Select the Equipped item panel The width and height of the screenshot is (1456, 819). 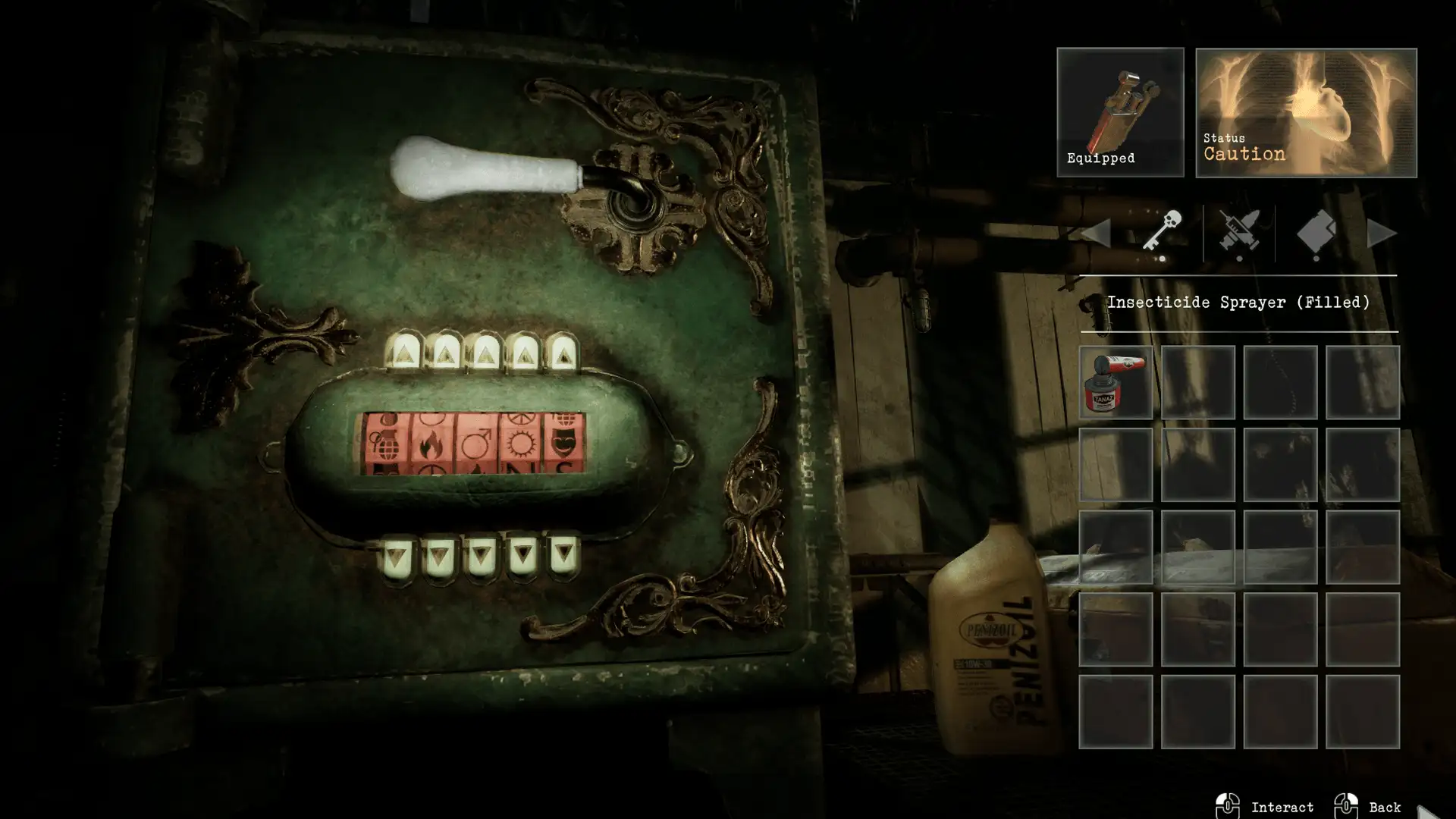(x=1120, y=112)
